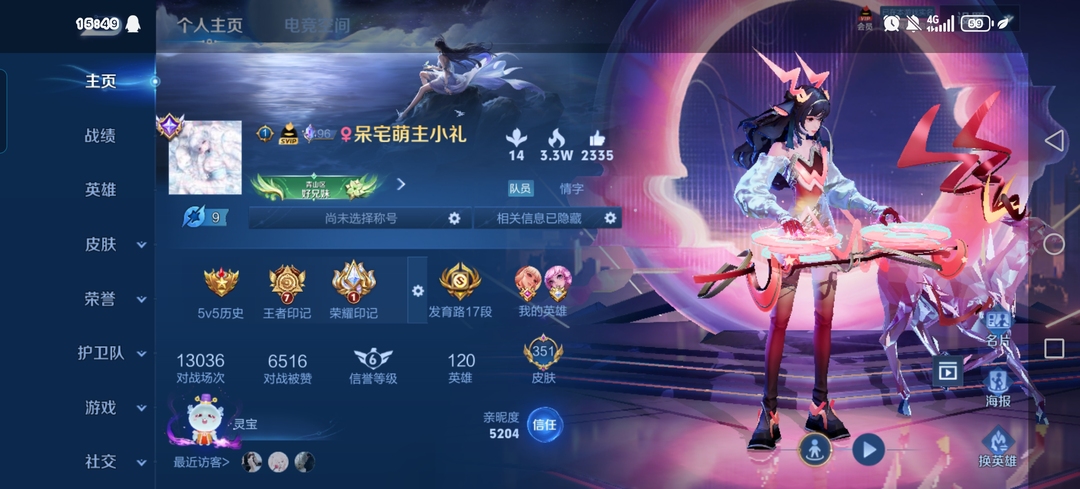Open the 海报 poster option
1080x489 pixels.
pos(999,387)
